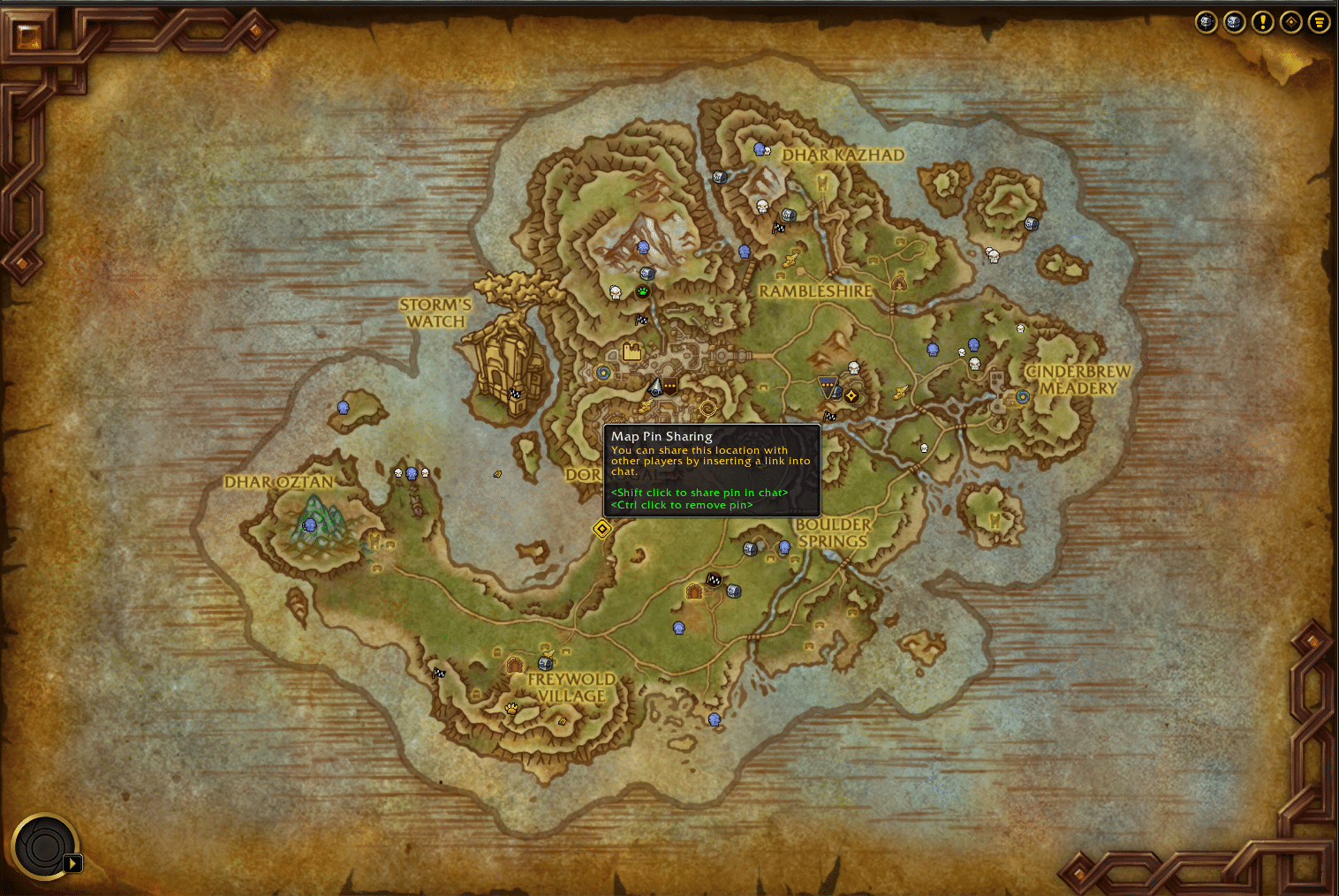This screenshot has width=1339, height=896.
Task: Click the paw print icon below Freywold Village
Action: (x=512, y=710)
